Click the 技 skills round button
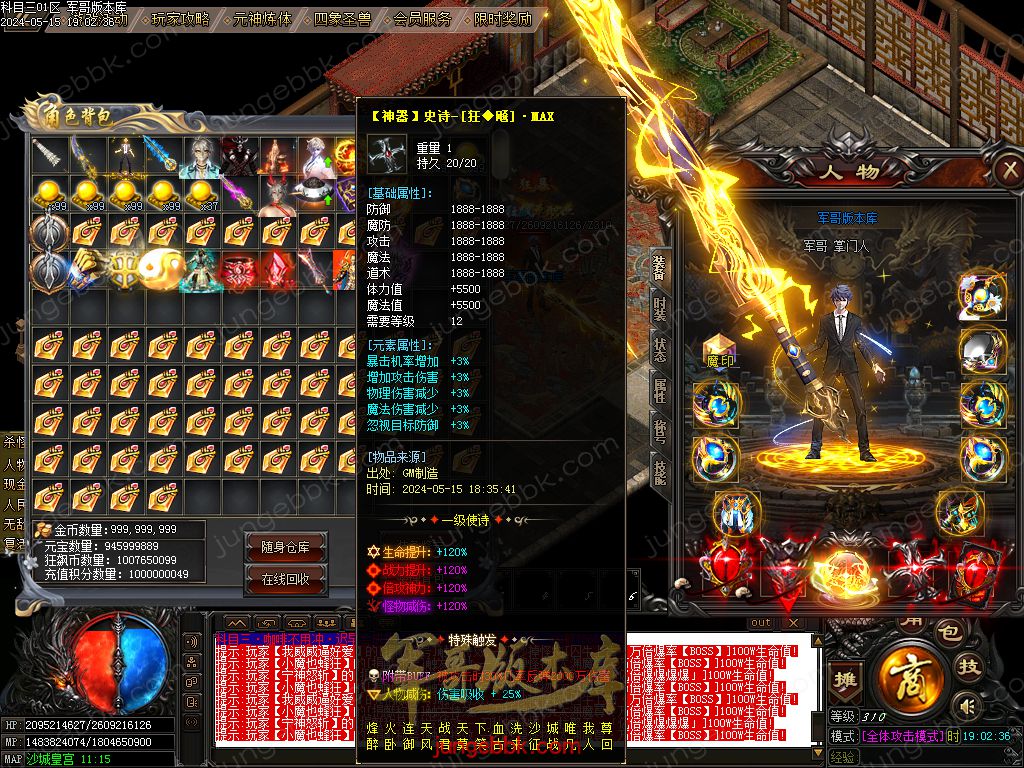The height and width of the screenshot is (768, 1024). (967, 667)
